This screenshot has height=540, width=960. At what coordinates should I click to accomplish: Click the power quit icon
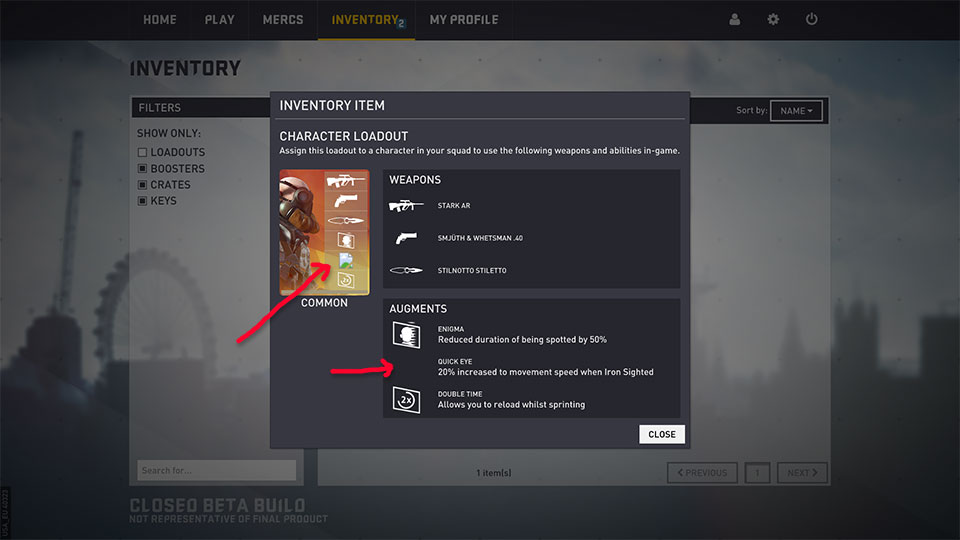tap(811, 20)
